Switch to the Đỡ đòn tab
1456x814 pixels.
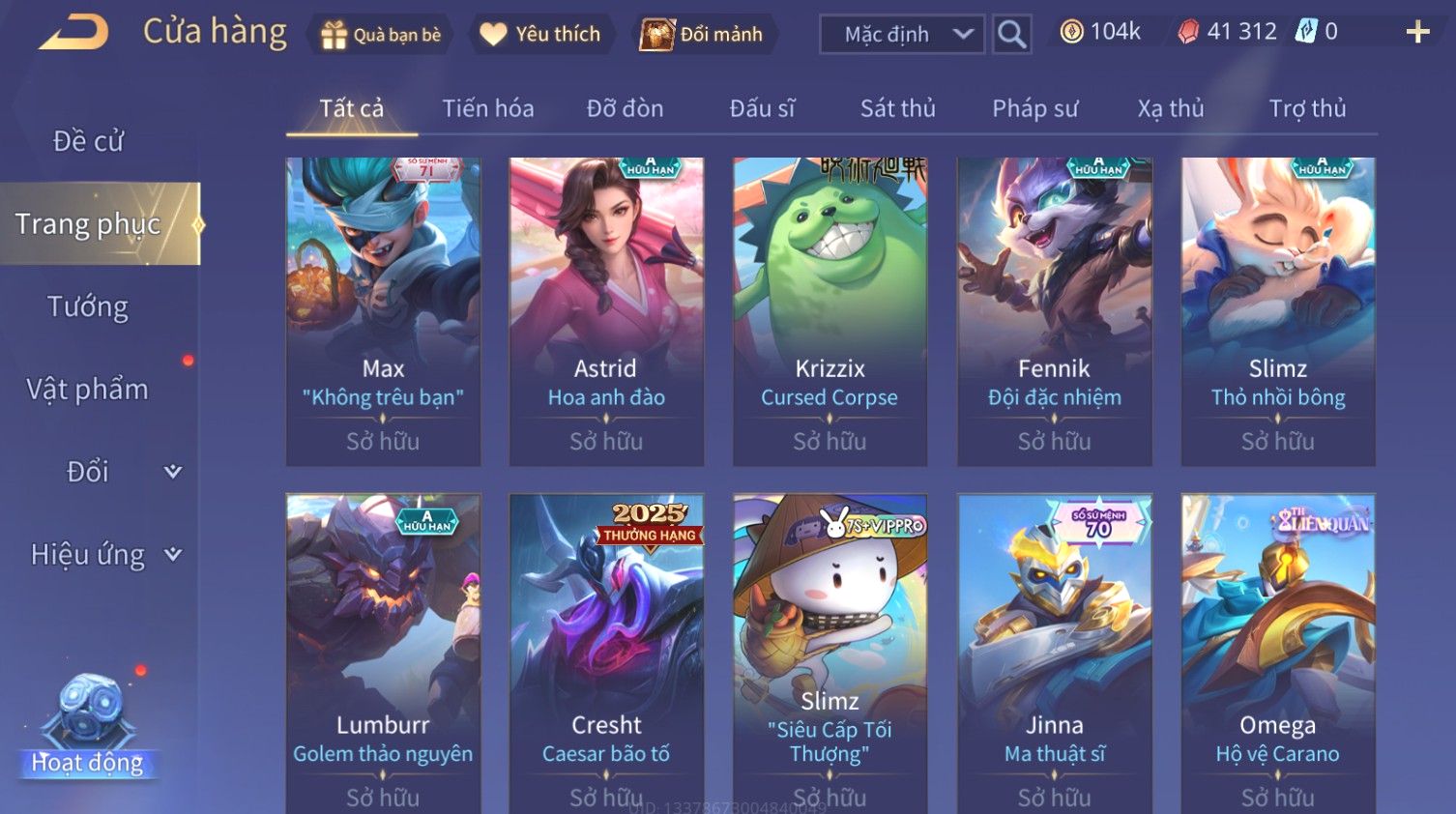coord(625,108)
